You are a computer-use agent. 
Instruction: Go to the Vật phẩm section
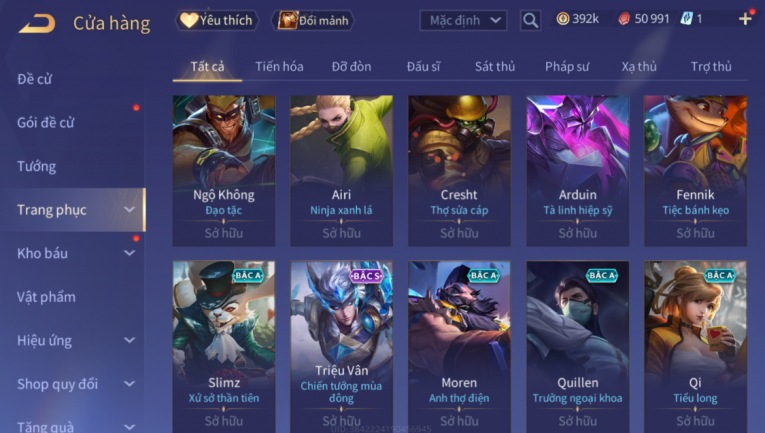click(x=46, y=297)
